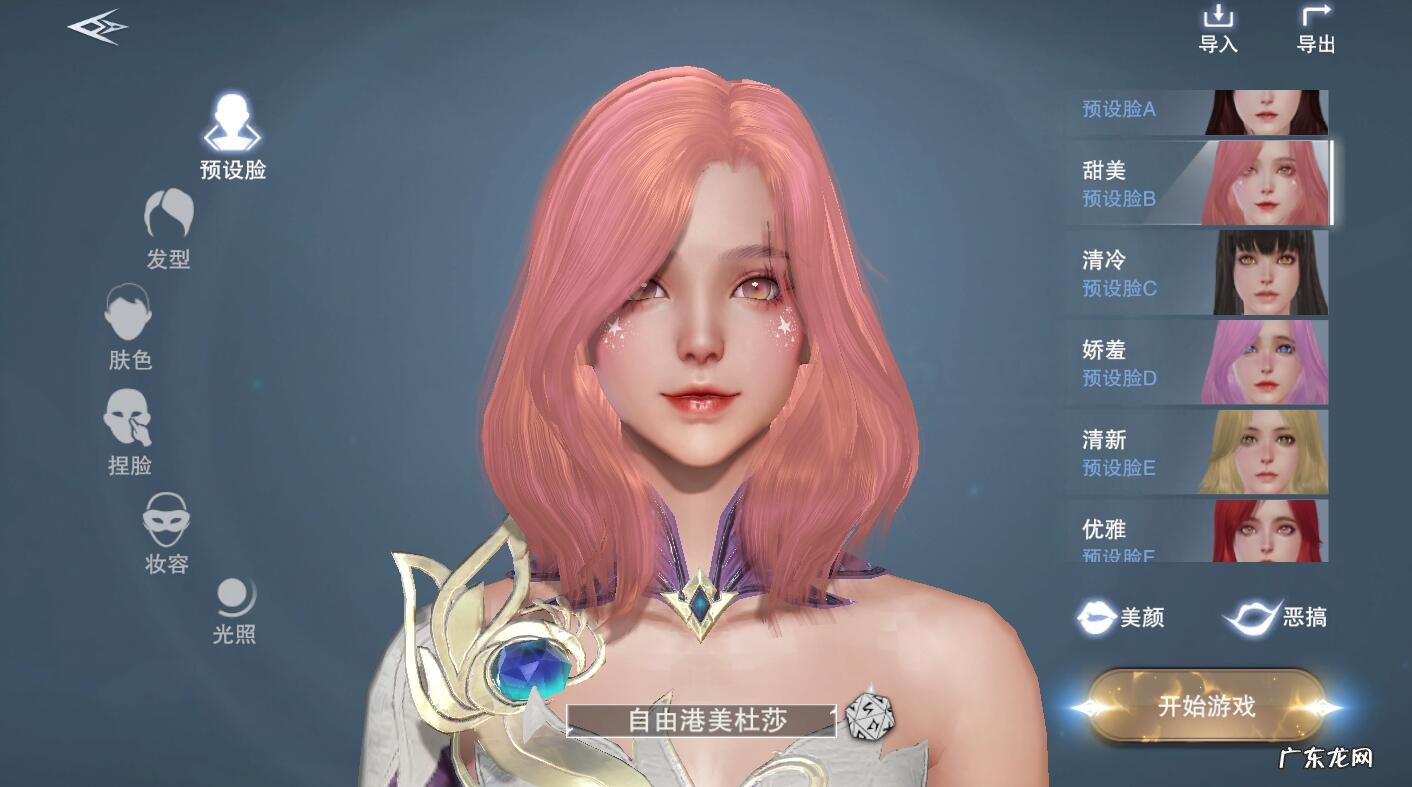Open the 预设脸 preset face panel

(231, 130)
